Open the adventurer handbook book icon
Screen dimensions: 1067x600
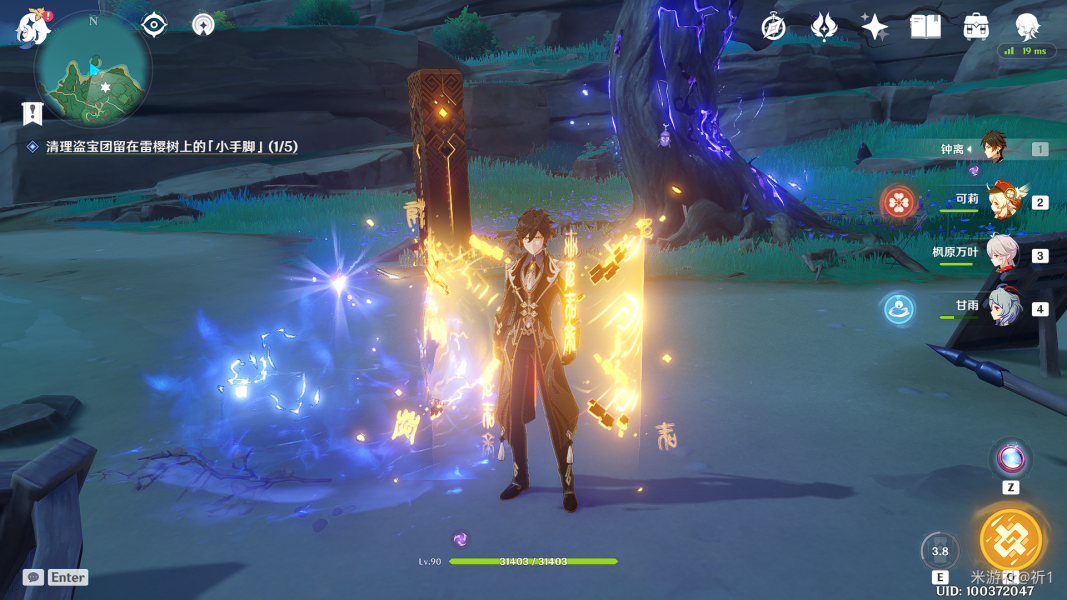(925, 27)
